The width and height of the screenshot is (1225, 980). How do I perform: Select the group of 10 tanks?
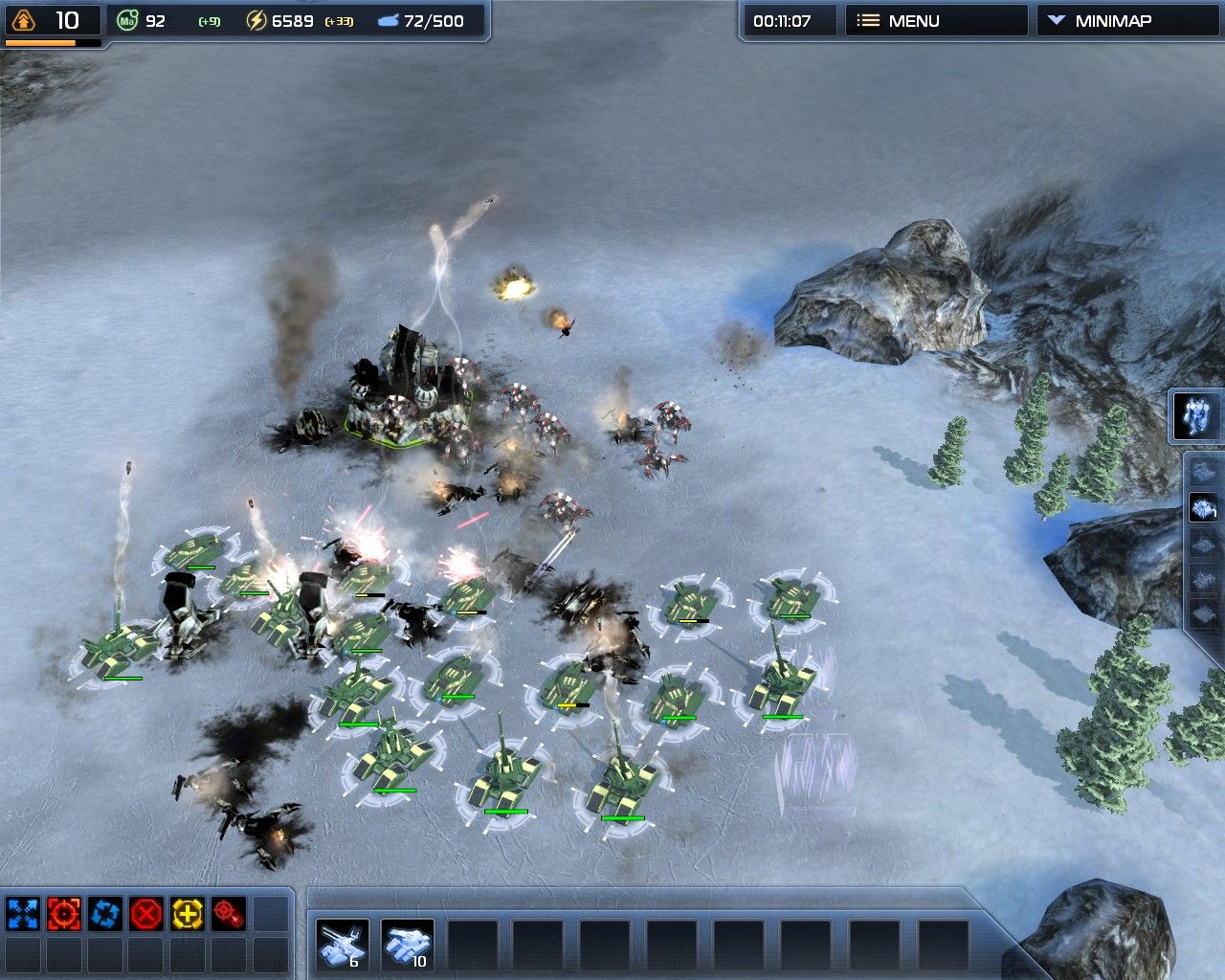coord(408,944)
